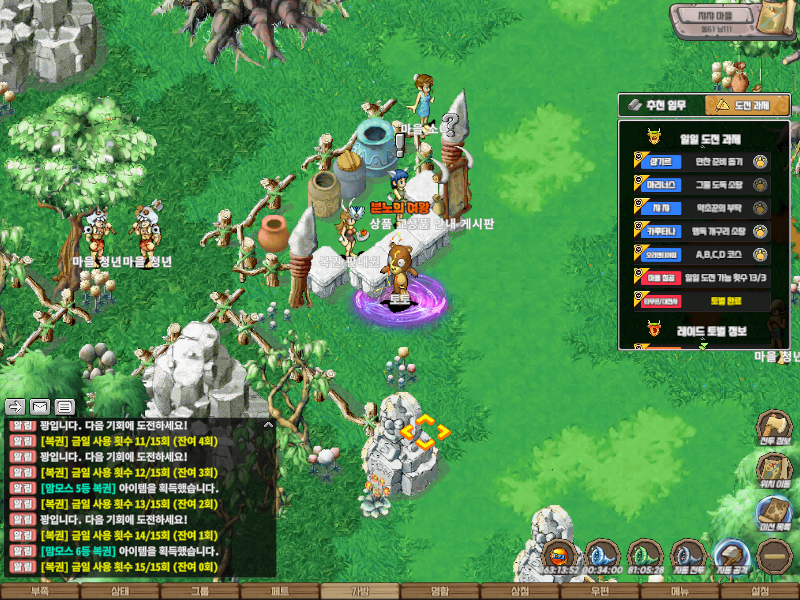Open the 우편 (mail) menu
800x600 pixels.
(600, 591)
